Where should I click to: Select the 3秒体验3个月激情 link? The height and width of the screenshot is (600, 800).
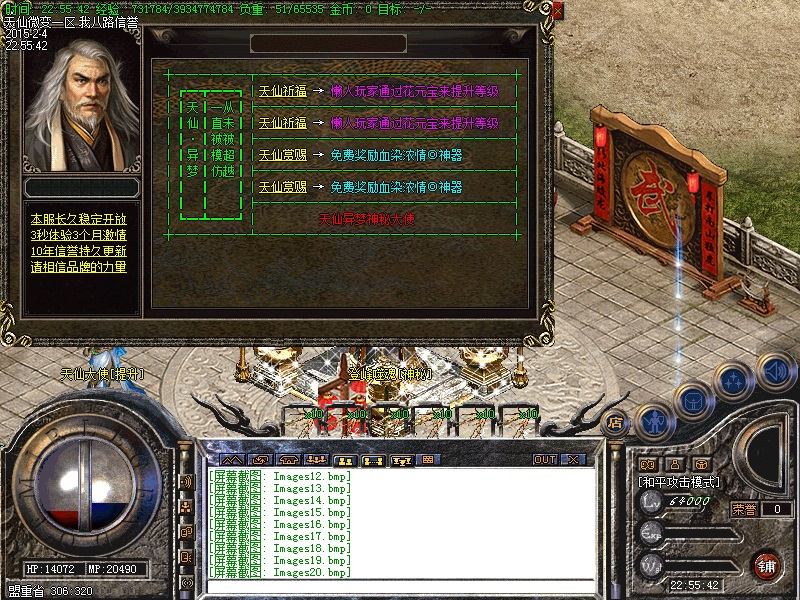79,234
